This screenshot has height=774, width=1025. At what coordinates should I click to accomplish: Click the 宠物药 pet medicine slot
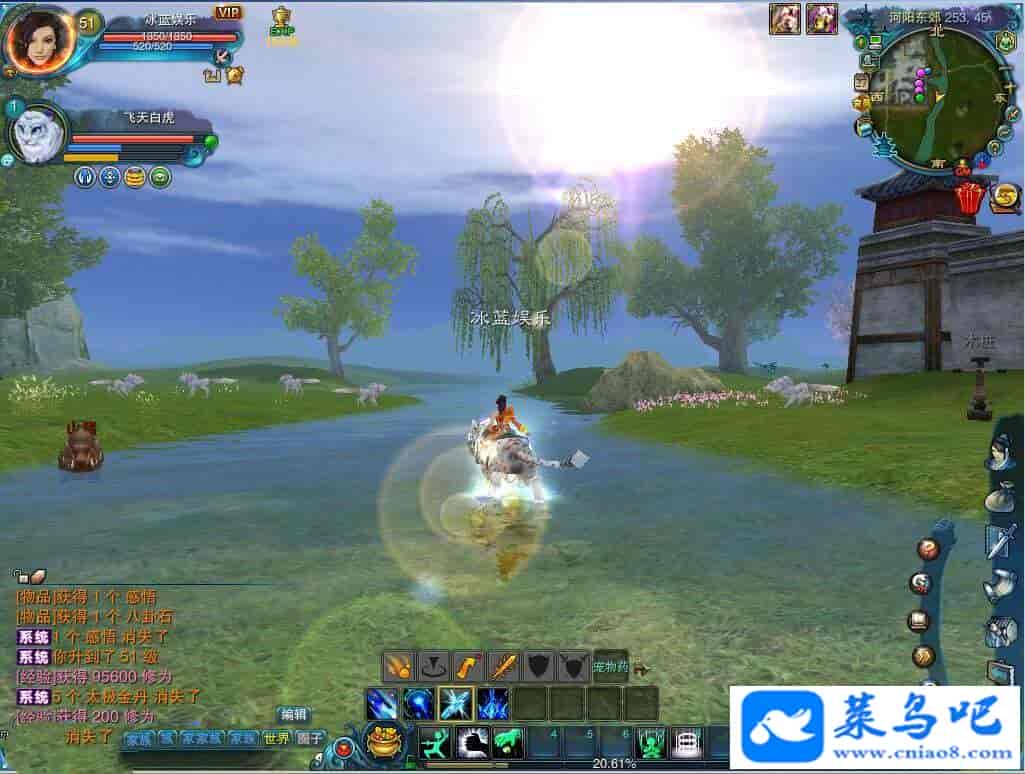(611, 664)
